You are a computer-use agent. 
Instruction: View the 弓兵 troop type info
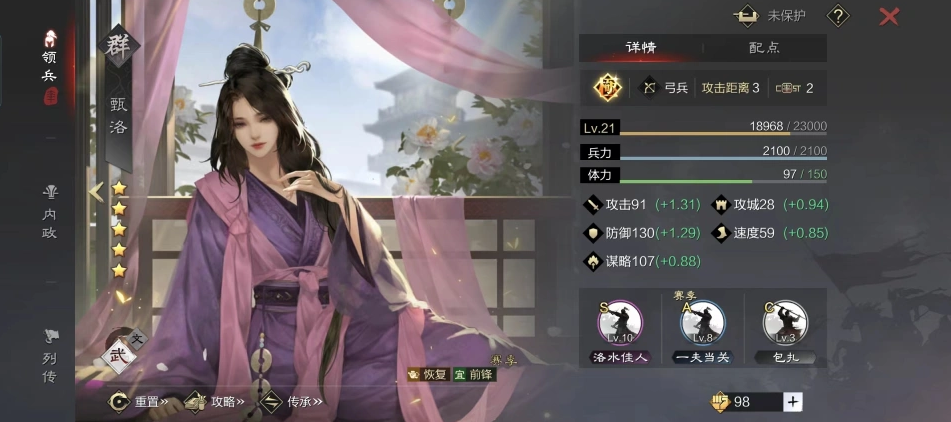(665, 88)
